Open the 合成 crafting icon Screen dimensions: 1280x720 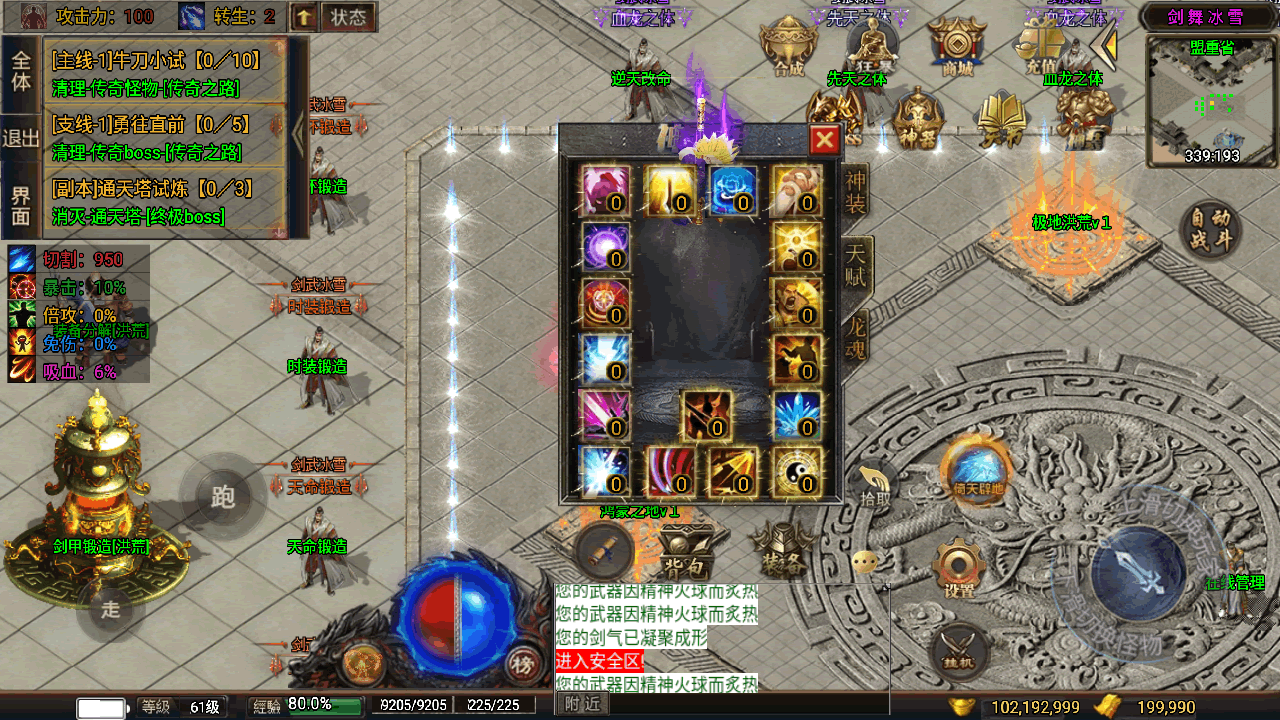tap(787, 47)
